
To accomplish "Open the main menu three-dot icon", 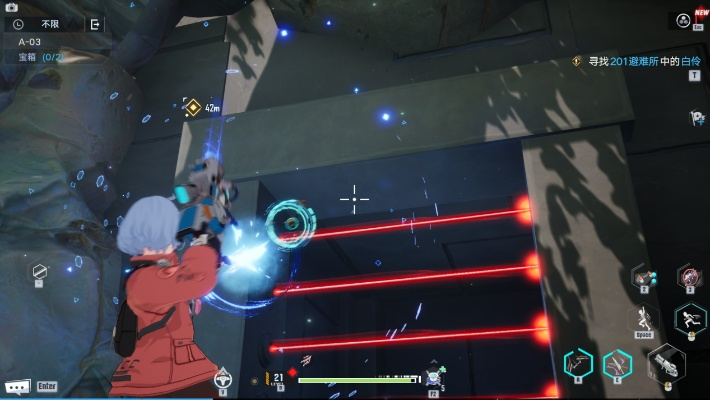I will [x=682, y=20].
